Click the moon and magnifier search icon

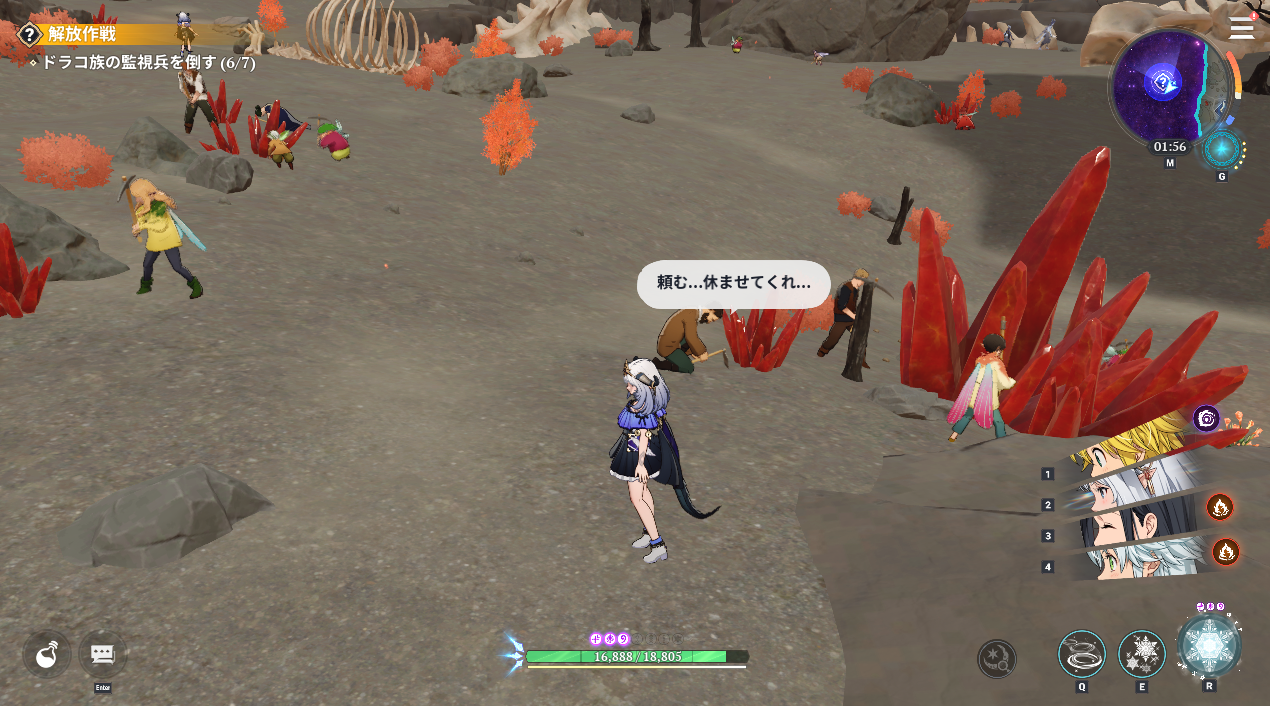point(997,658)
